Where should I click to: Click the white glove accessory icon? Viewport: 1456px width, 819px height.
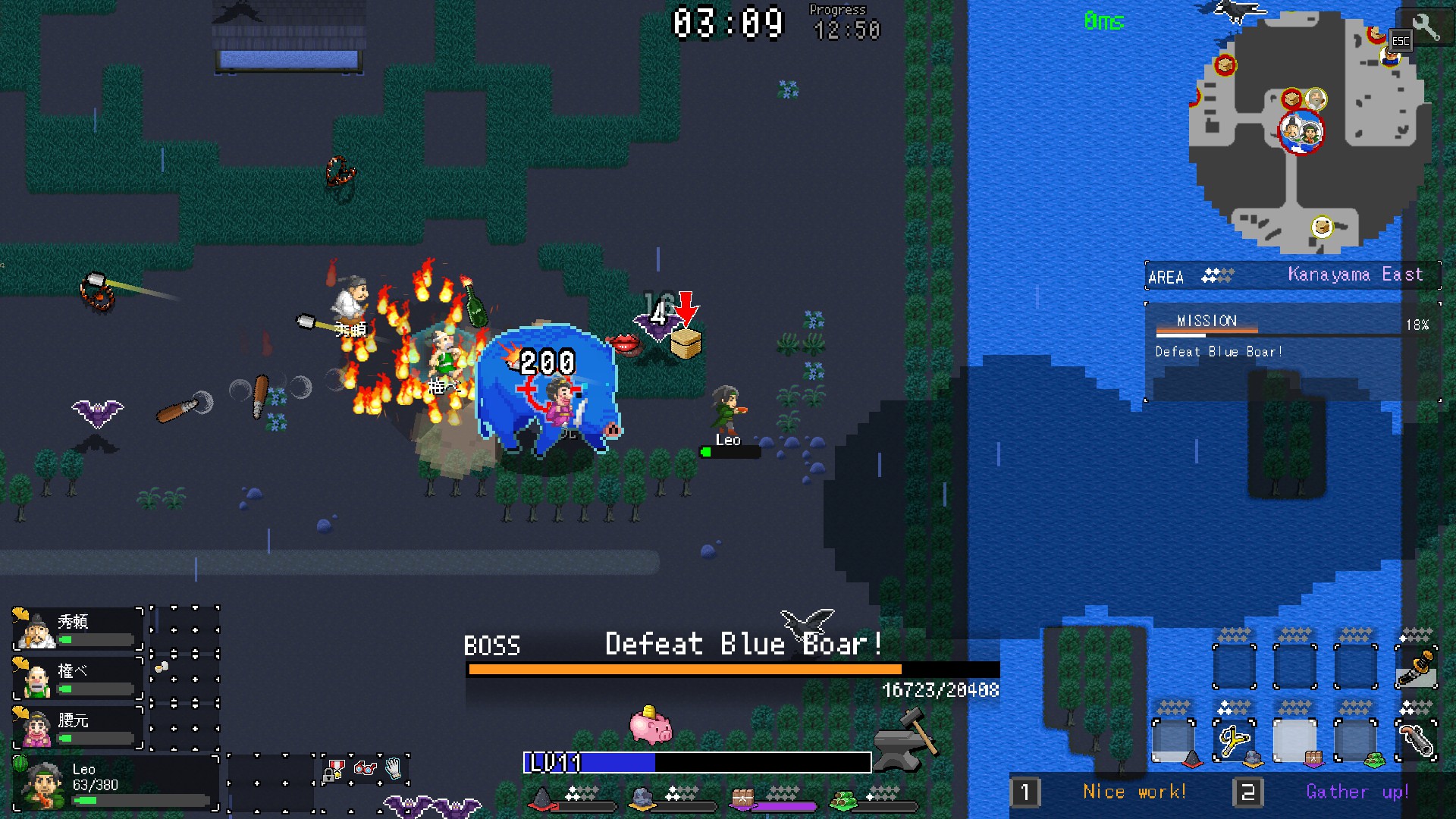(x=394, y=769)
